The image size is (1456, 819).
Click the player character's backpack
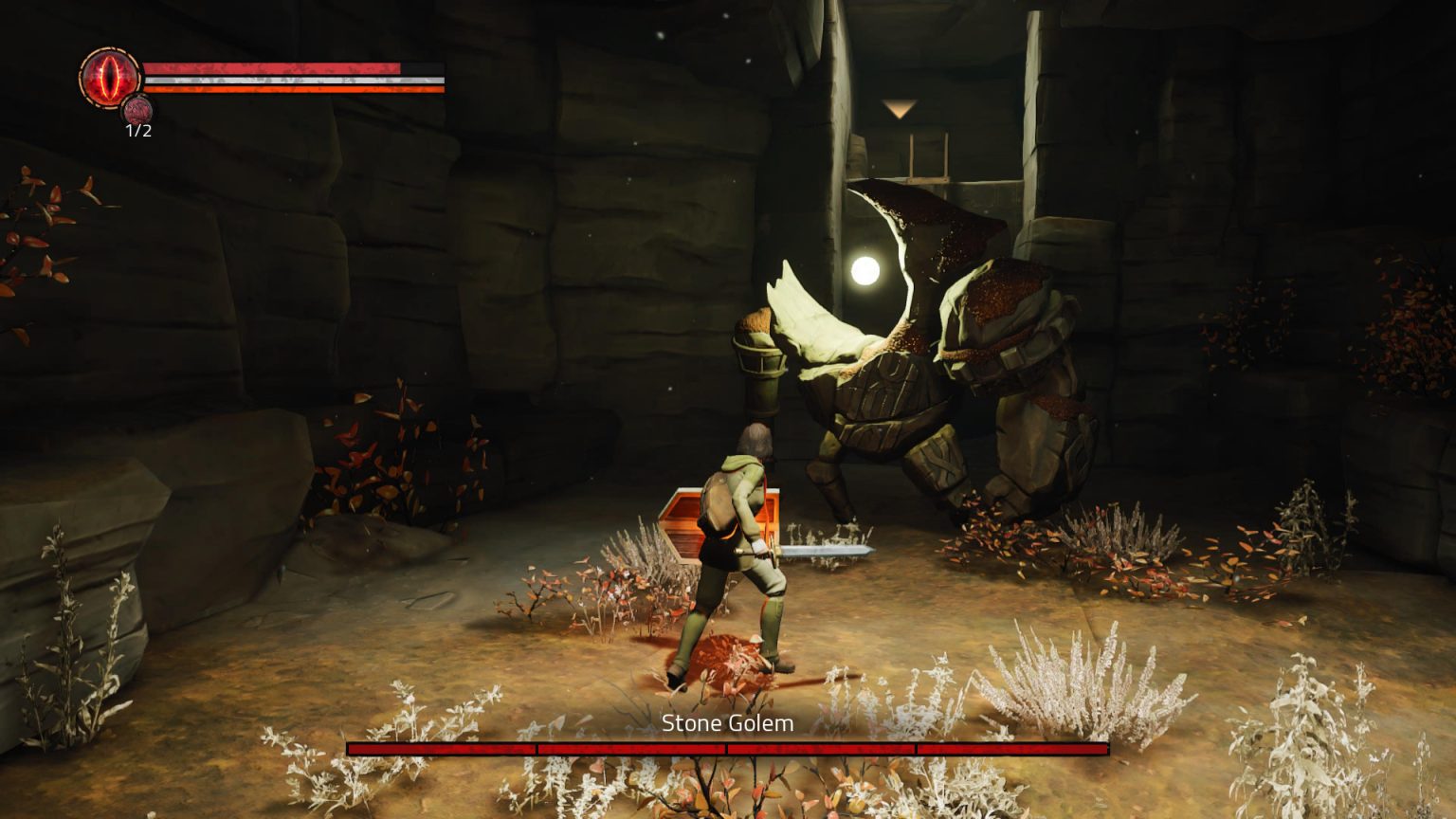(718, 502)
